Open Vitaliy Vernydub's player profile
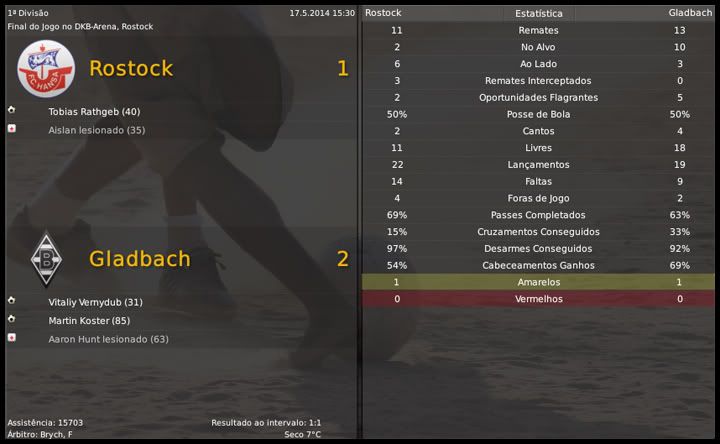This screenshot has height=444, width=720. (x=95, y=302)
